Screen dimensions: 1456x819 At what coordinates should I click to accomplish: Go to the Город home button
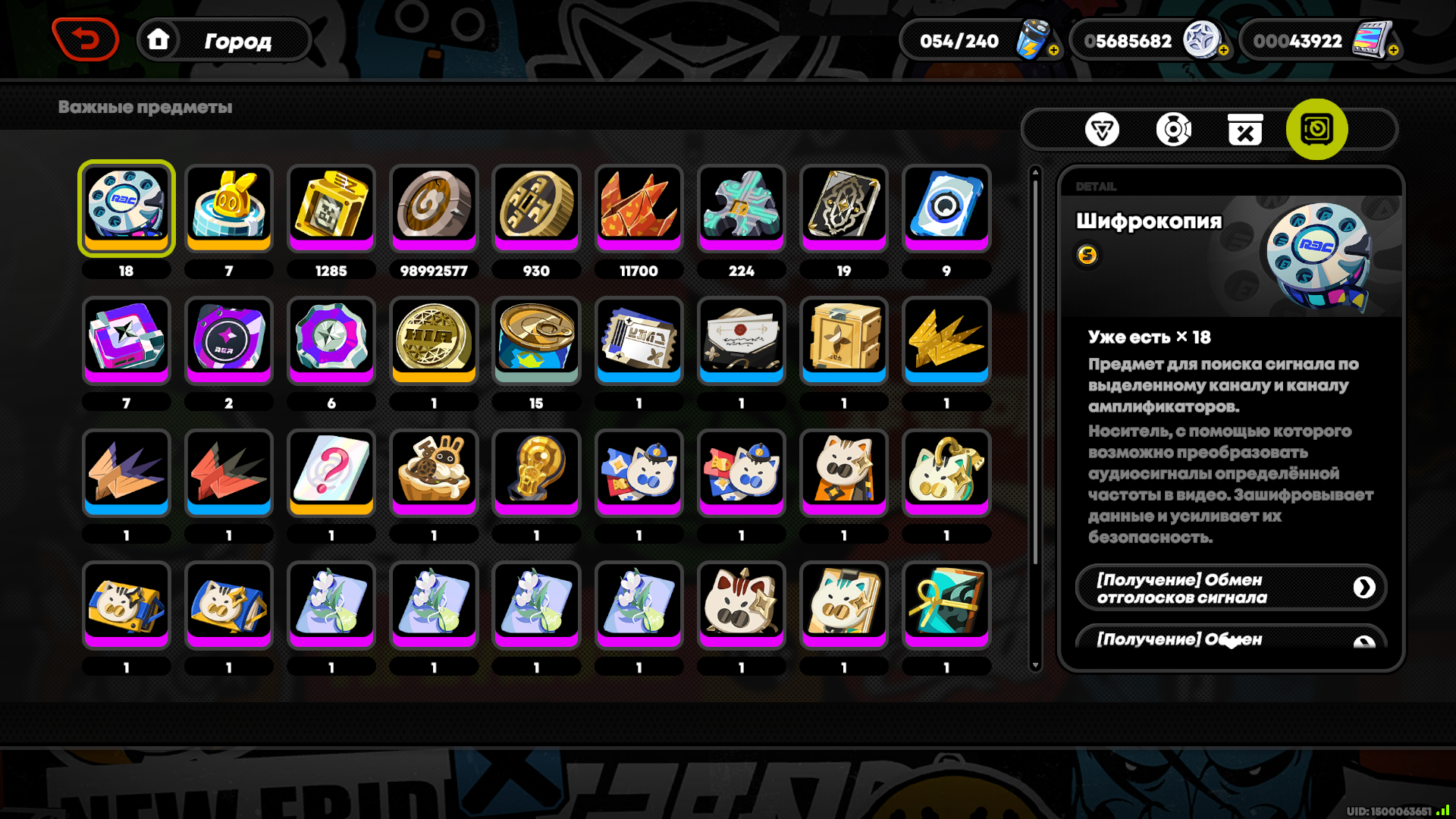224,40
